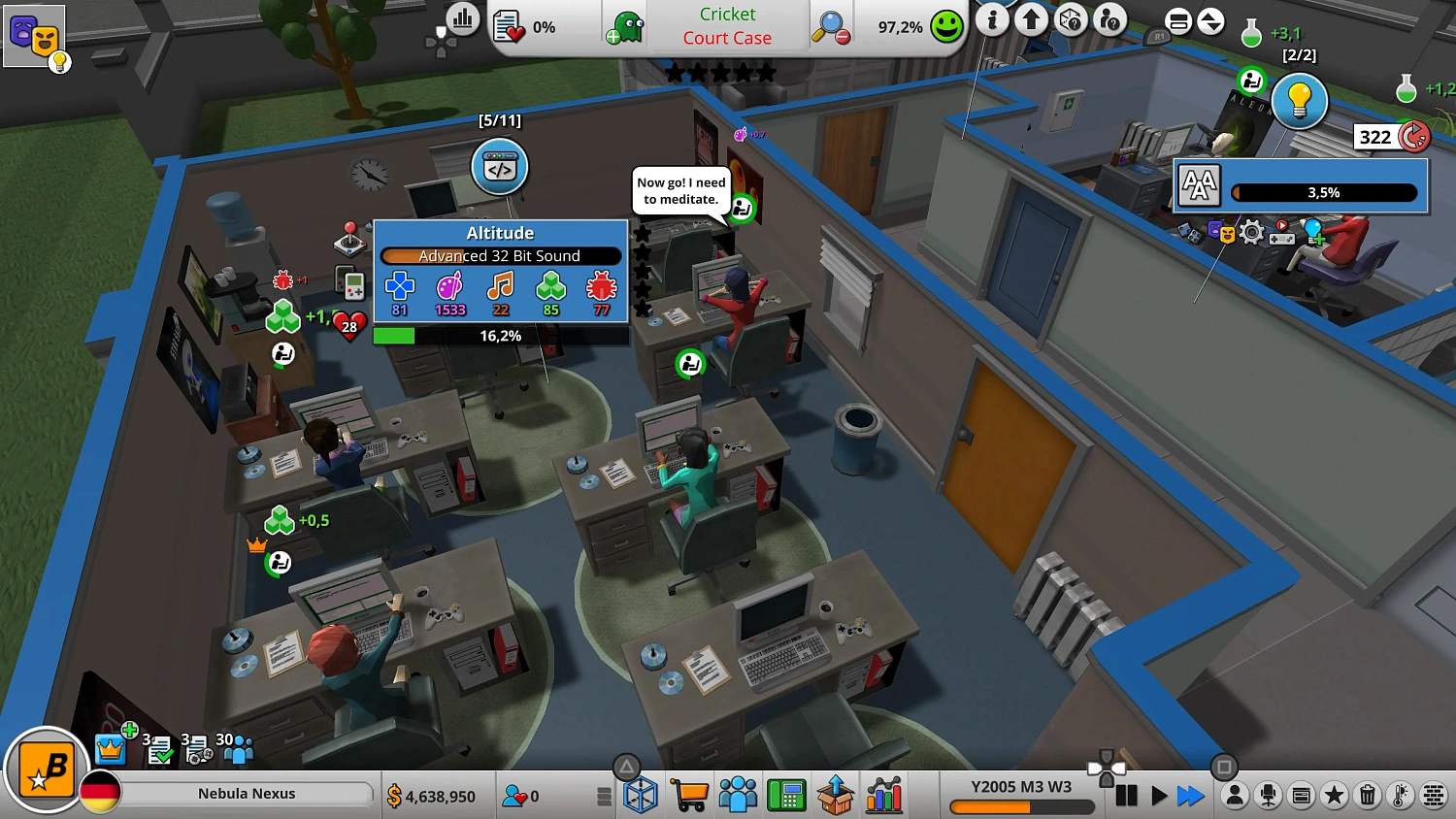1456x819 pixels.
Task: Pause the game with the pause button
Action: point(1127,796)
